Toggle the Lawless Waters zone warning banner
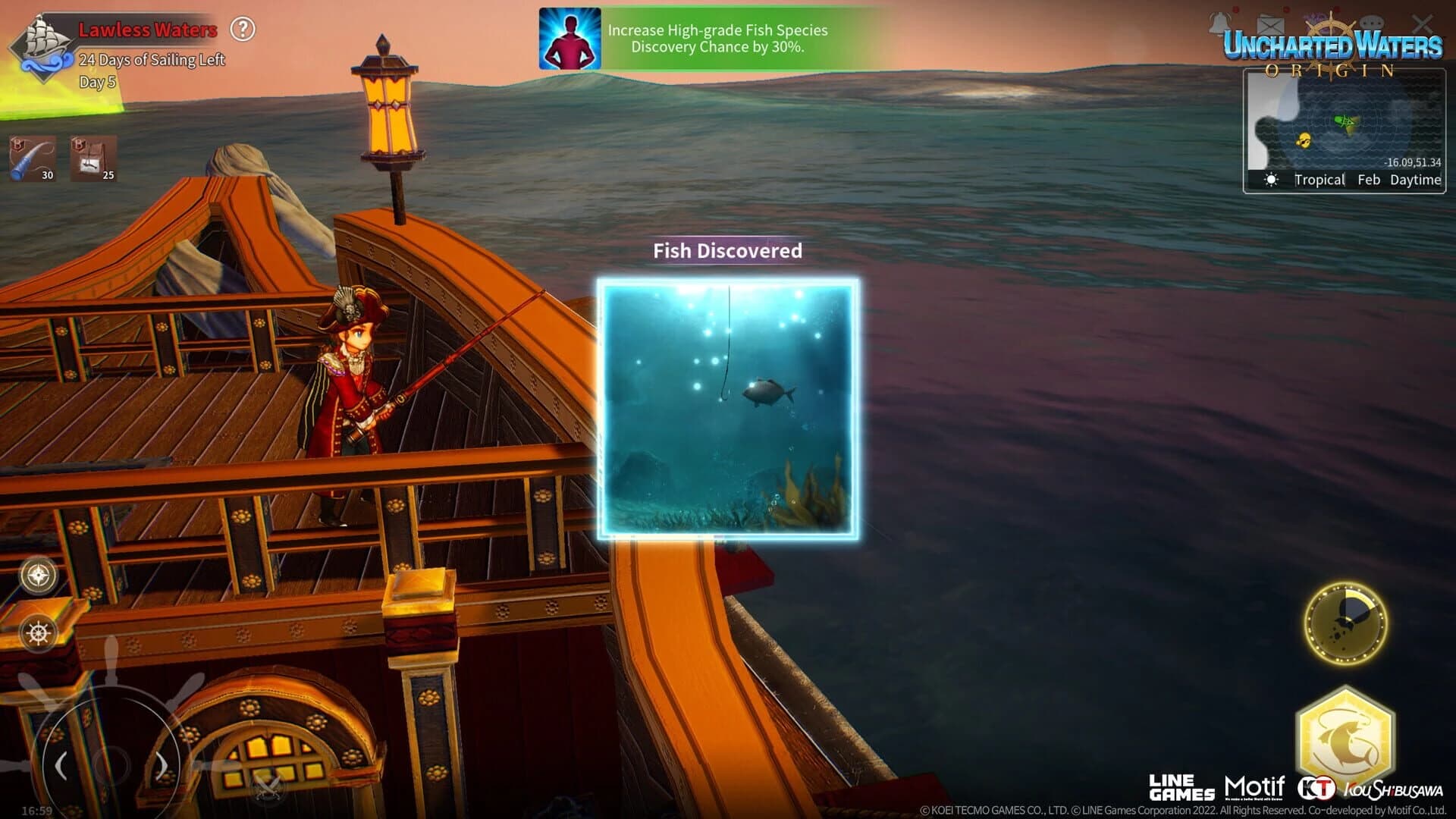Screen dimensions: 1456x819 (144, 31)
